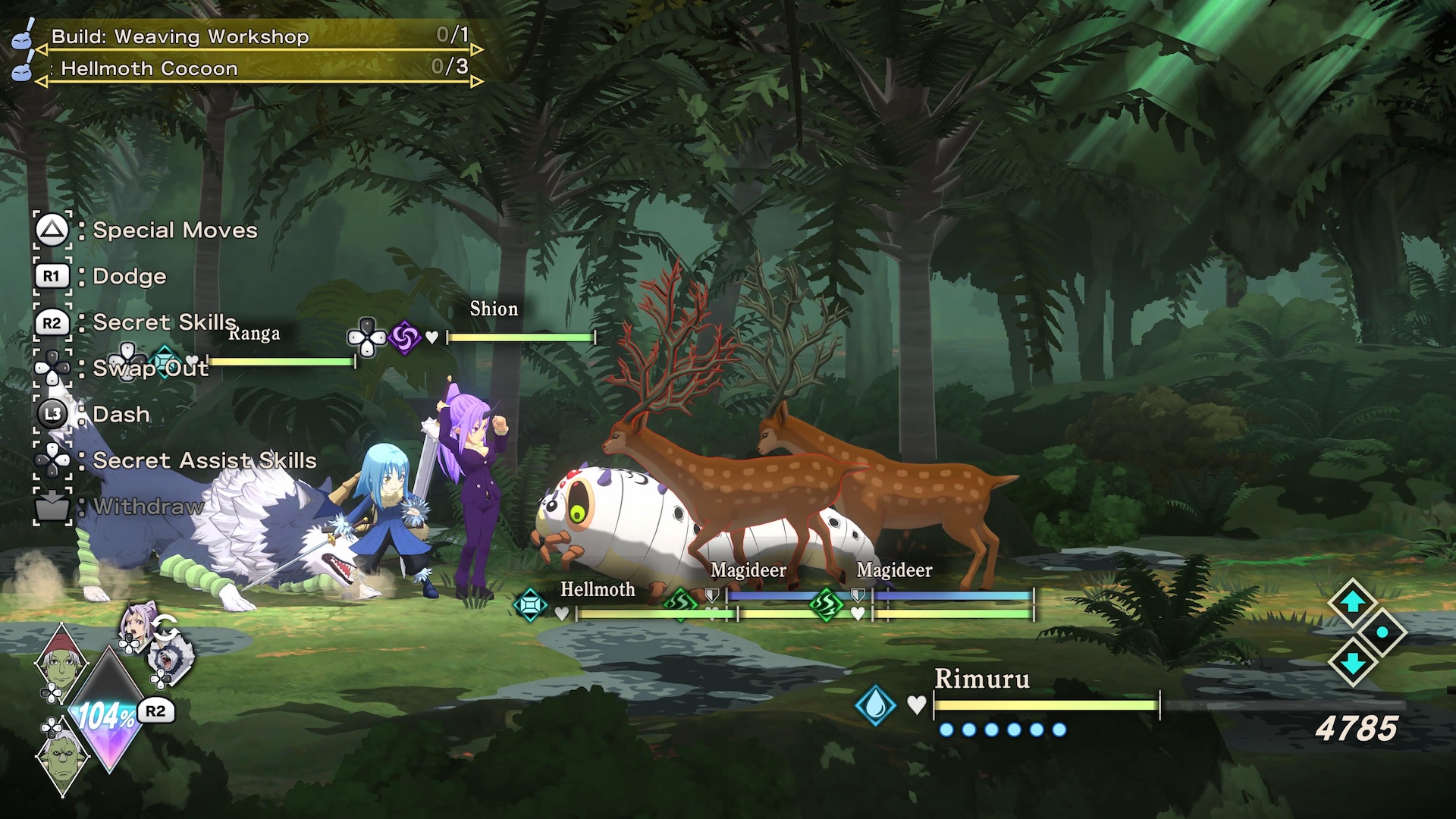Select the Dash command
This screenshot has height=819, width=1456.
[x=121, y=415]
